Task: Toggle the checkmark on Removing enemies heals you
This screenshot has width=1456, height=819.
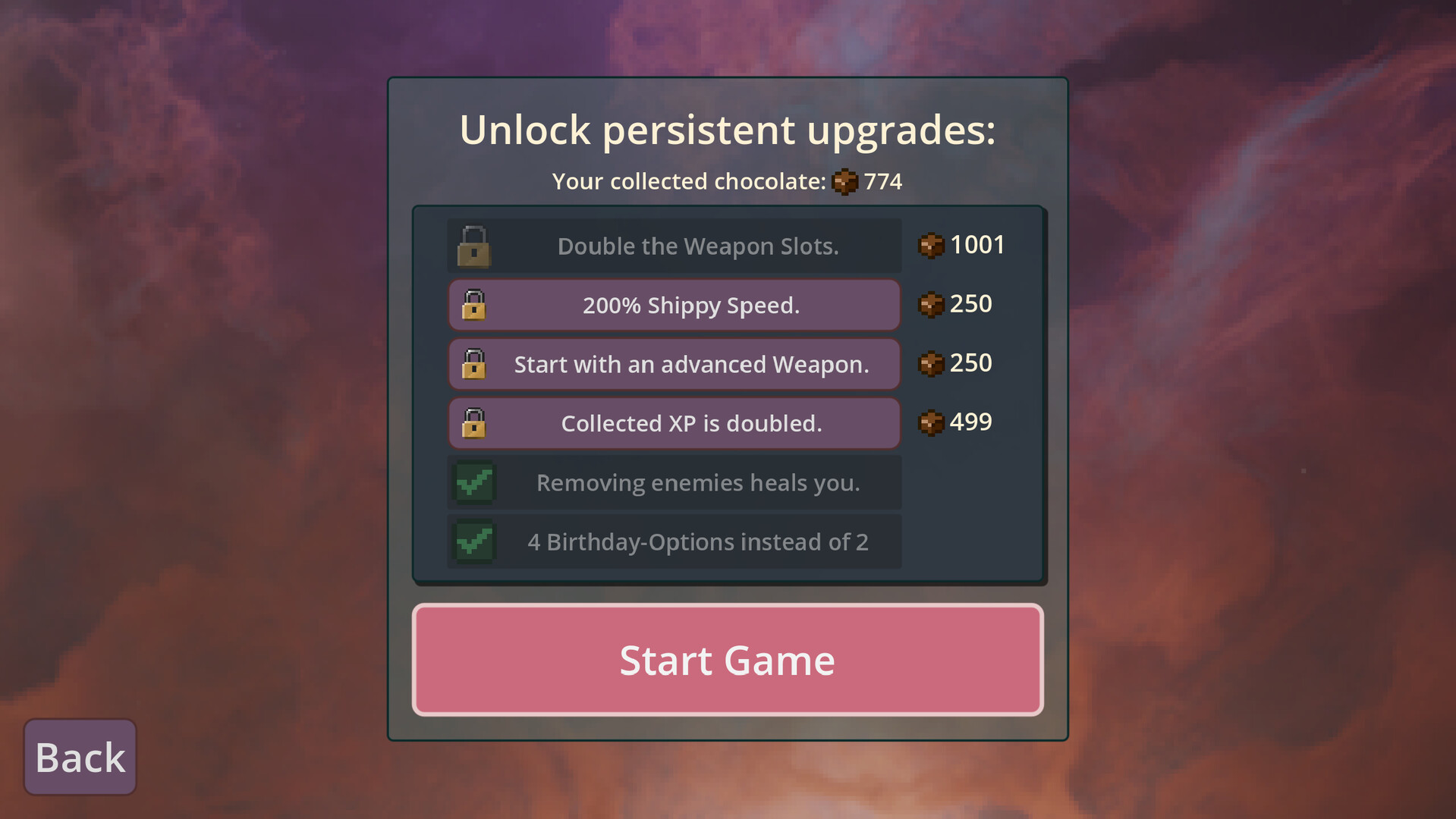Action: [x=473, y=482]
